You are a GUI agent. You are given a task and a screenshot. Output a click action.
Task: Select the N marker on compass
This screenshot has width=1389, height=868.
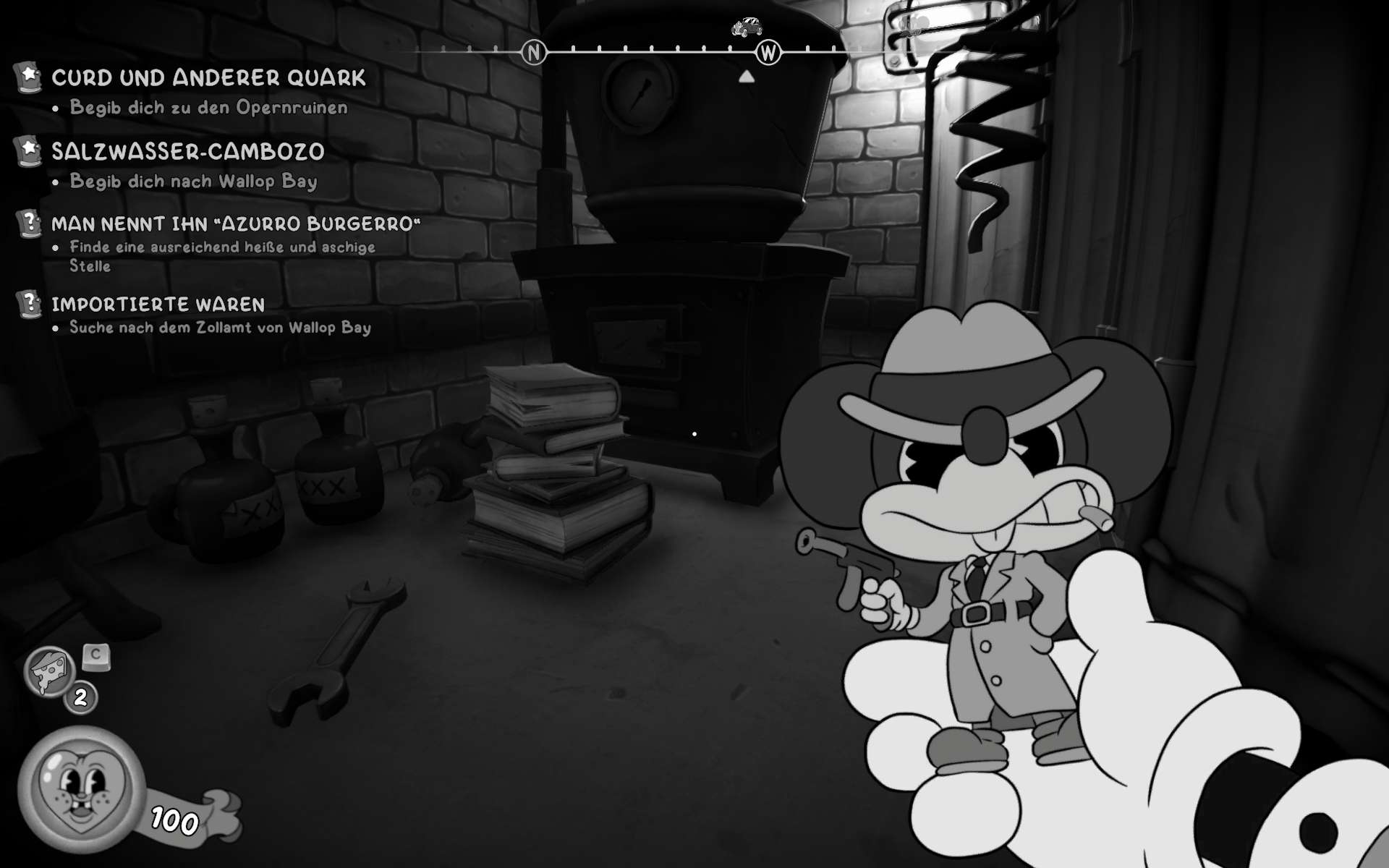click(534, 52)
